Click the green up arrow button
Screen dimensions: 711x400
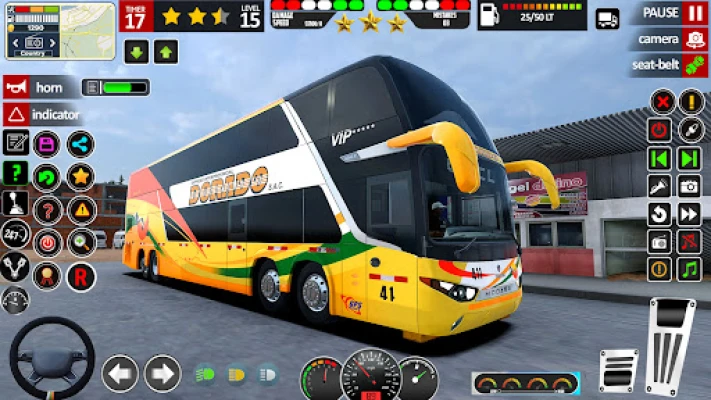(x=166, y=52)
